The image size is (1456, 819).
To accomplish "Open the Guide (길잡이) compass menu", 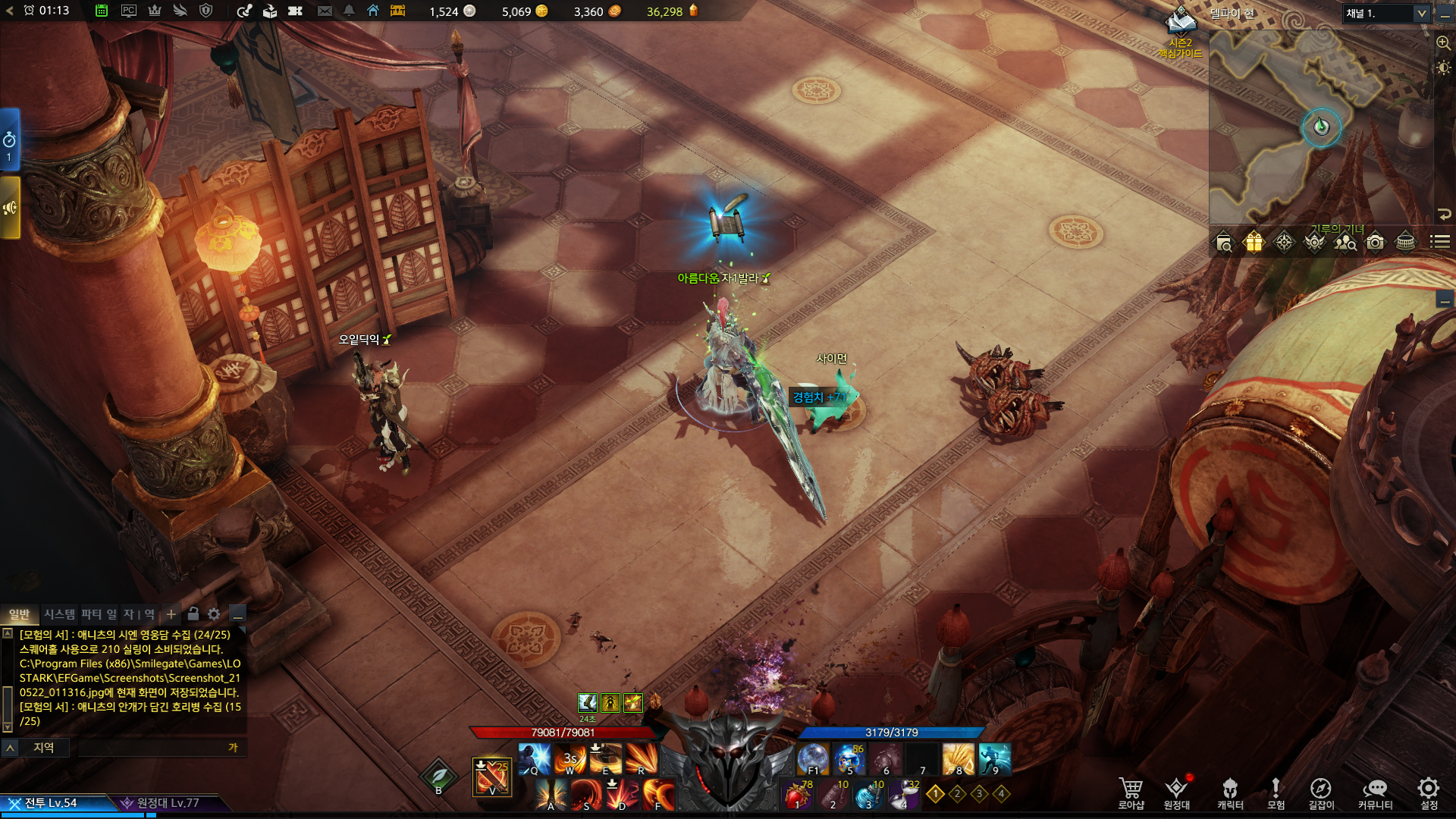I will coord(1320,792).
